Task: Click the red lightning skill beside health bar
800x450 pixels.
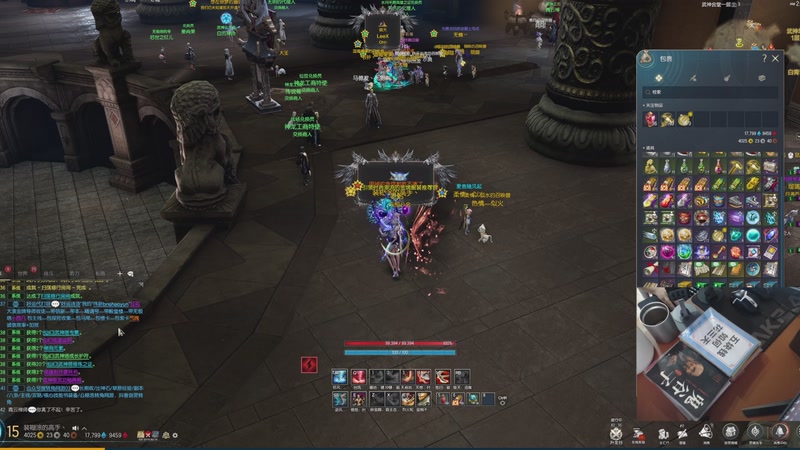Action: click(x=308, y=365)
